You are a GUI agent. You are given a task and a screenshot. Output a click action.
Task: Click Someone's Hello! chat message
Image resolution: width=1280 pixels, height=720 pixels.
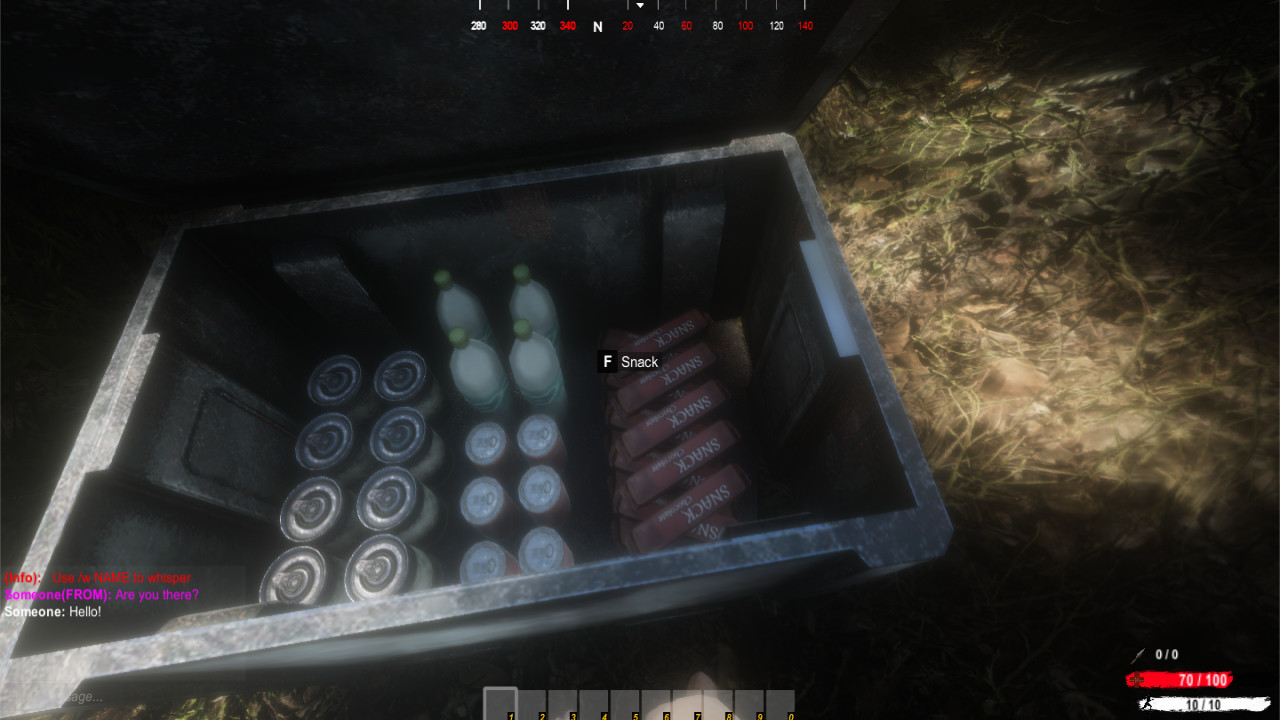52,611
